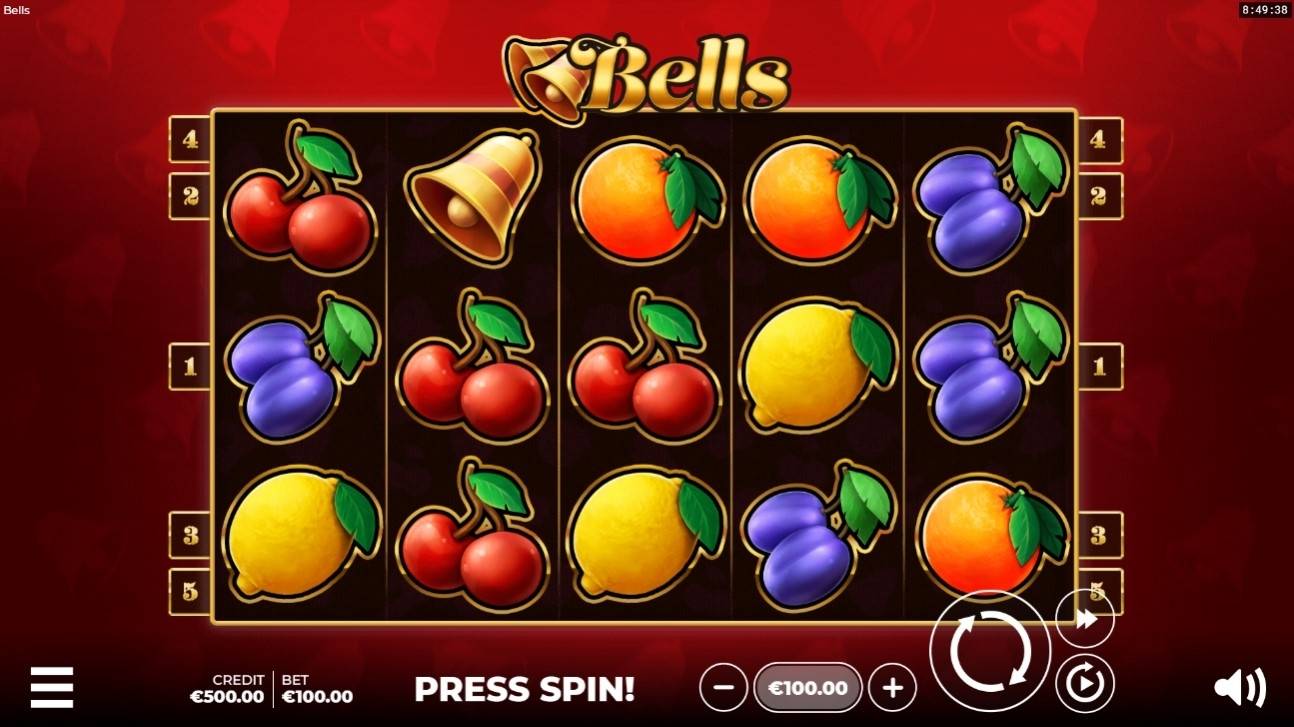This screenshot has width=1294, height=727.
Task: Click the Bells game logo at the top
Action: 647,68
